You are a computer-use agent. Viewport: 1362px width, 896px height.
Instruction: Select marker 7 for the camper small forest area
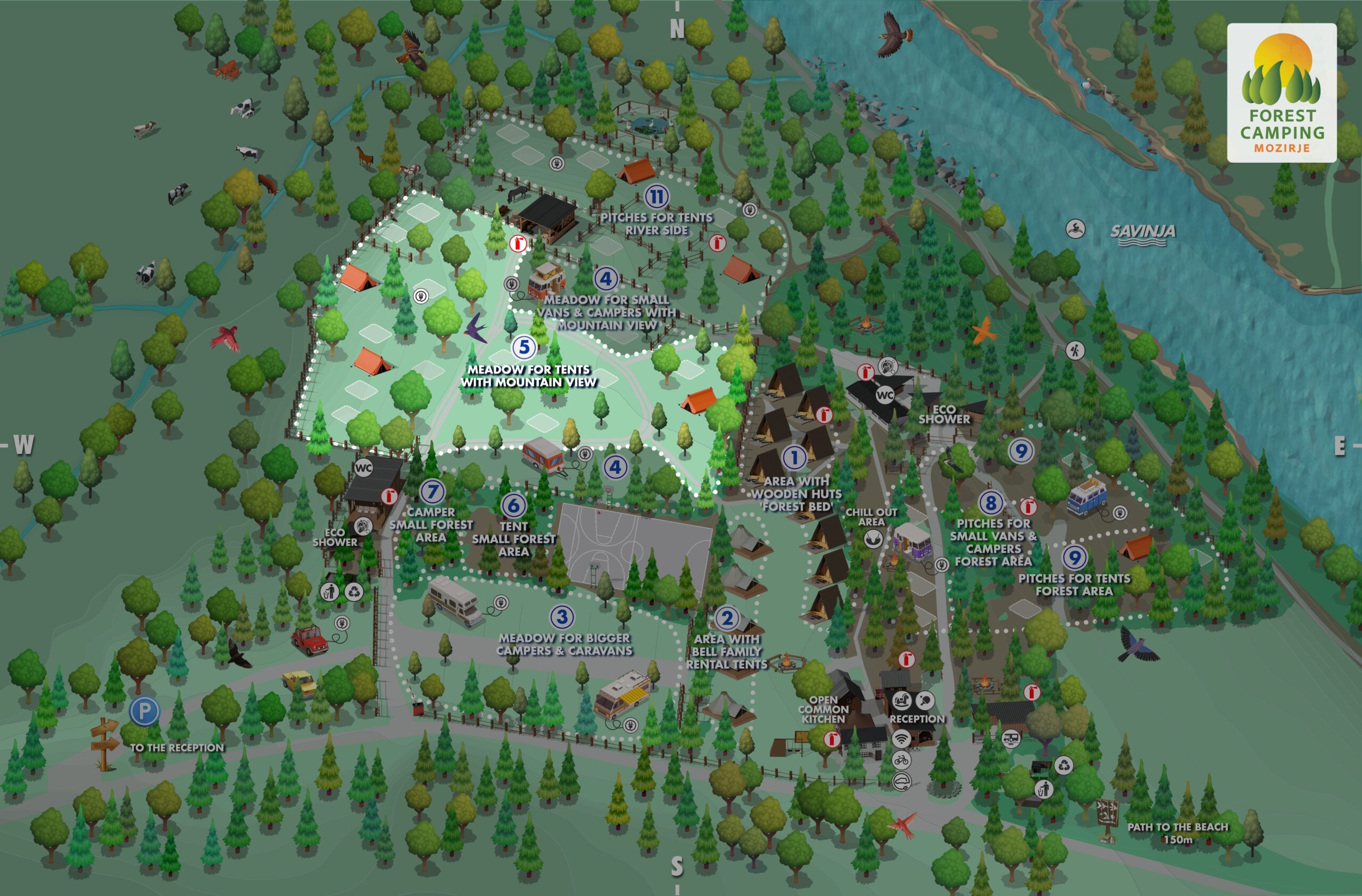432,492
